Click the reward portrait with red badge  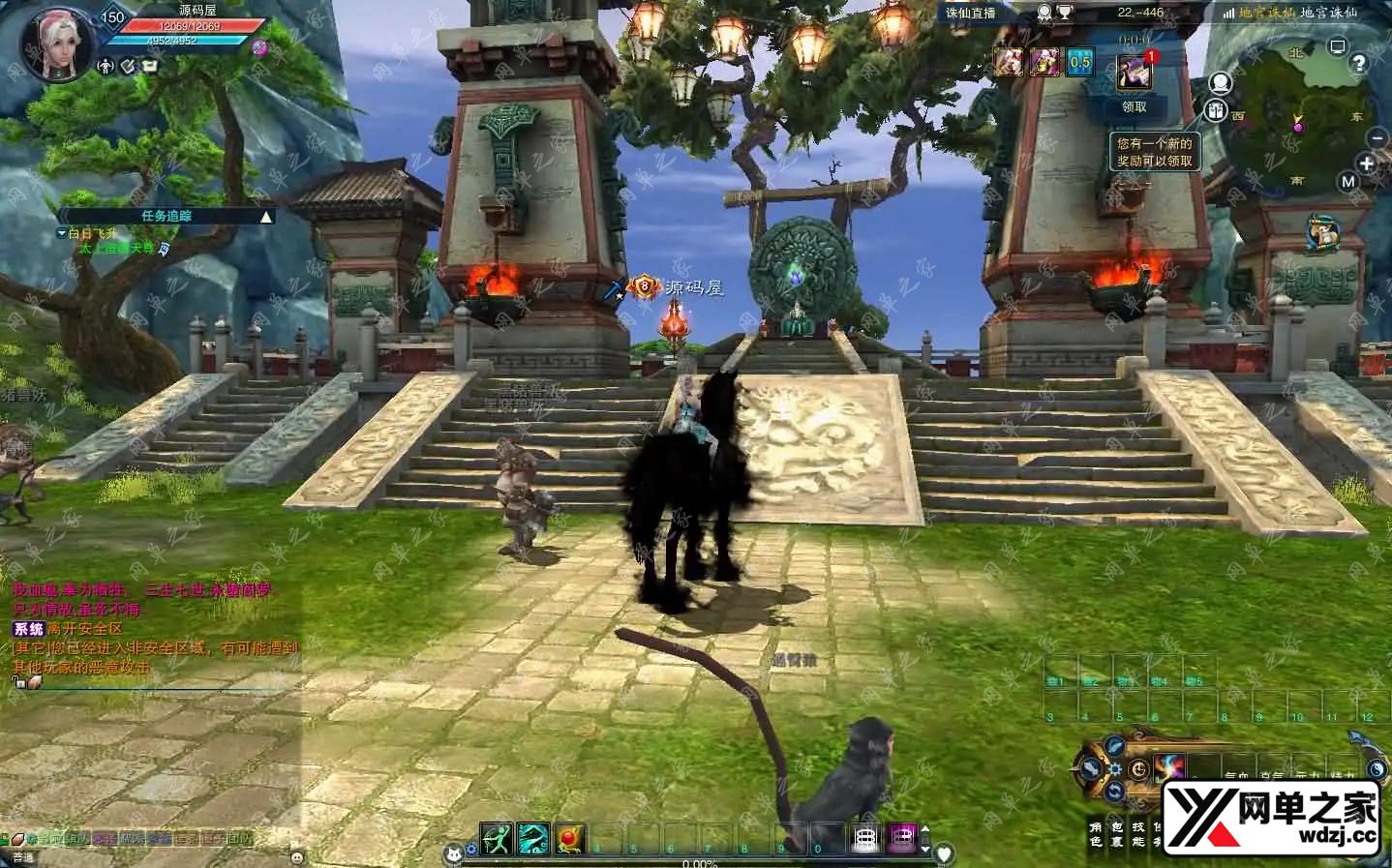(1135, 69)
